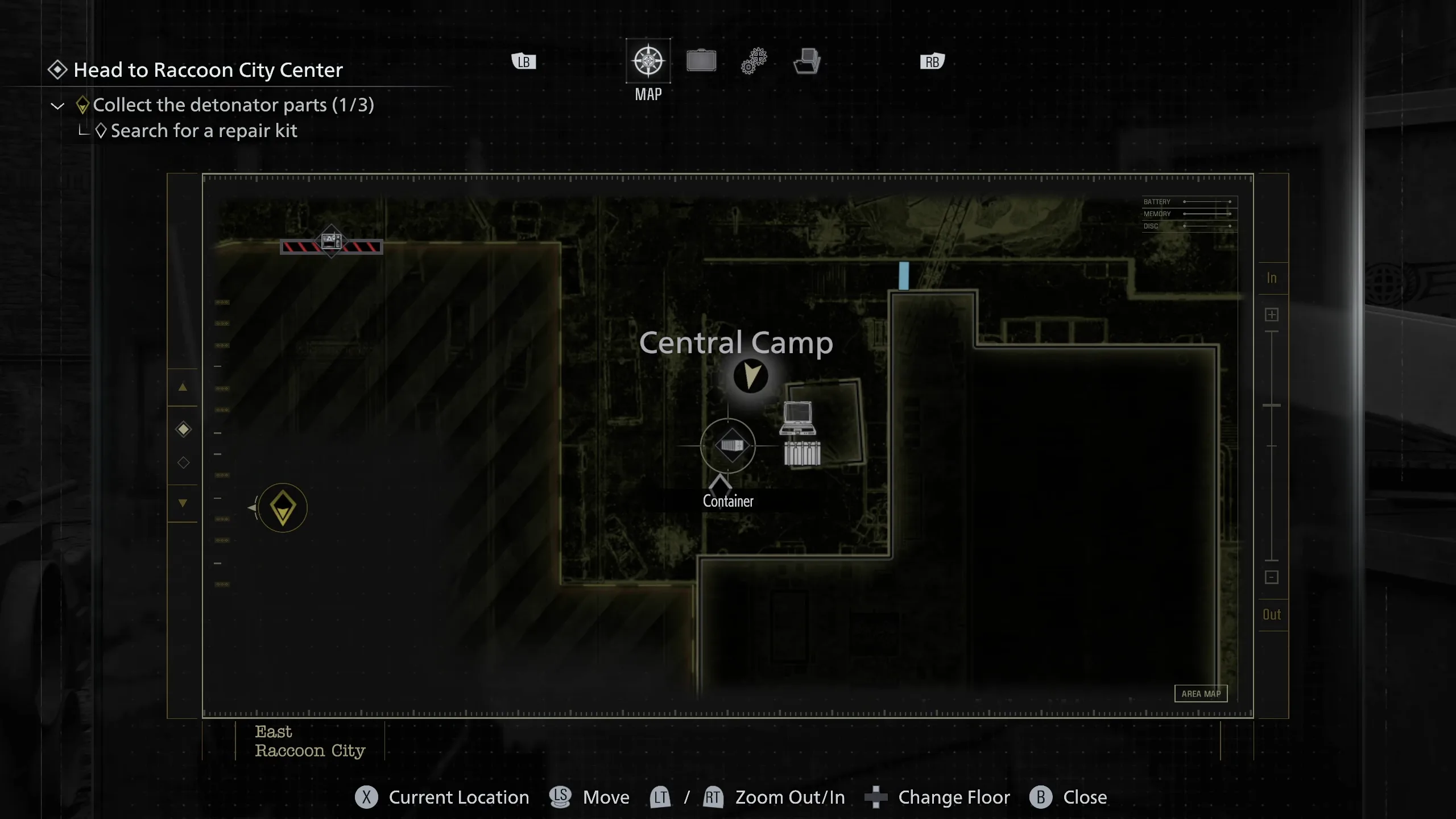This screenshot has height=819, width=1456.
Task: Go up one floor with the up arrow
Action: [183, 387]
